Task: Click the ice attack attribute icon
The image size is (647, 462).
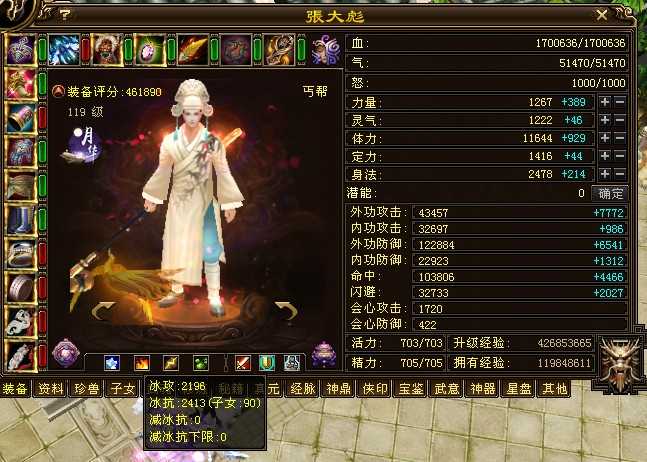Action: point(113,362)
